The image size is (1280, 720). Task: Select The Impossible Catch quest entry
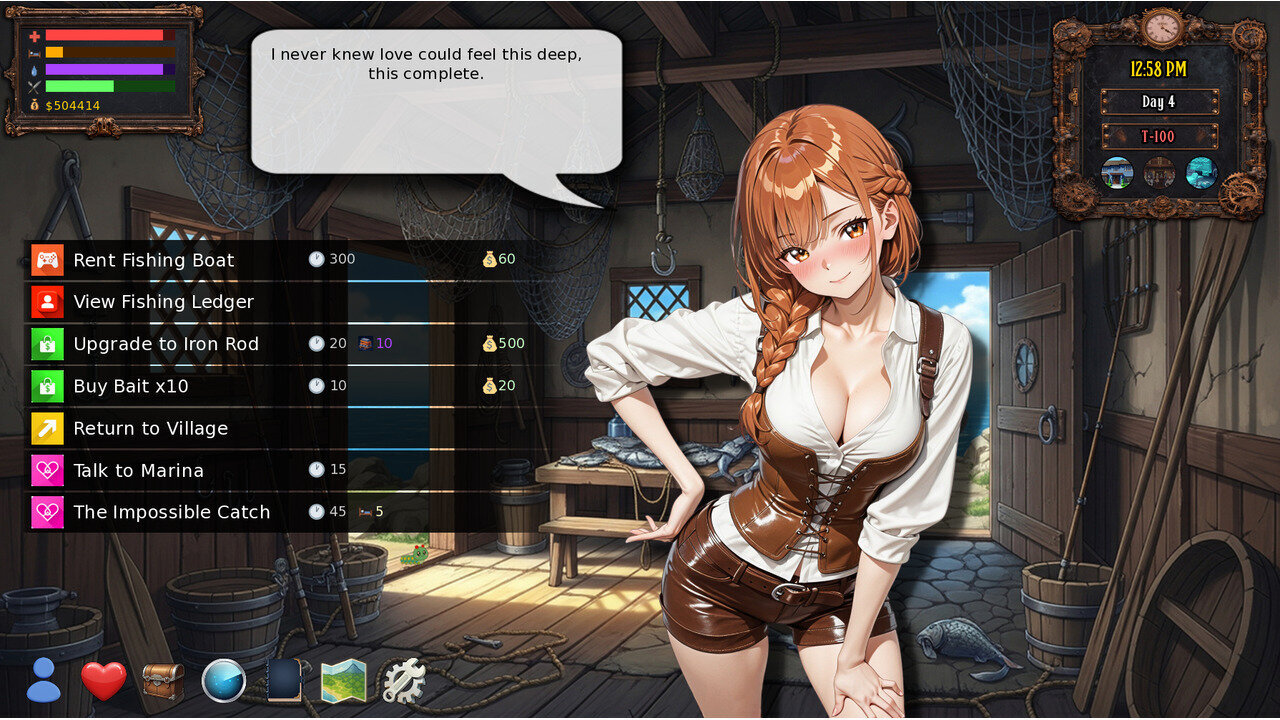[171, 512]
